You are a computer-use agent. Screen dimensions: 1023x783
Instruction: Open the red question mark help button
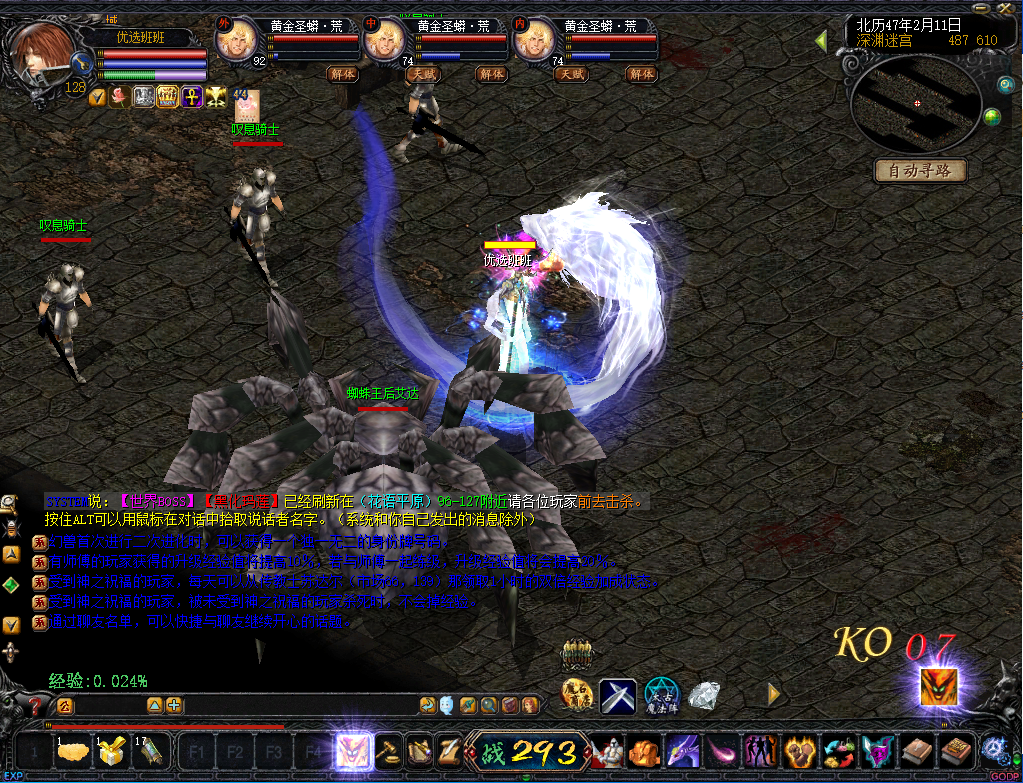coord(34,705)
